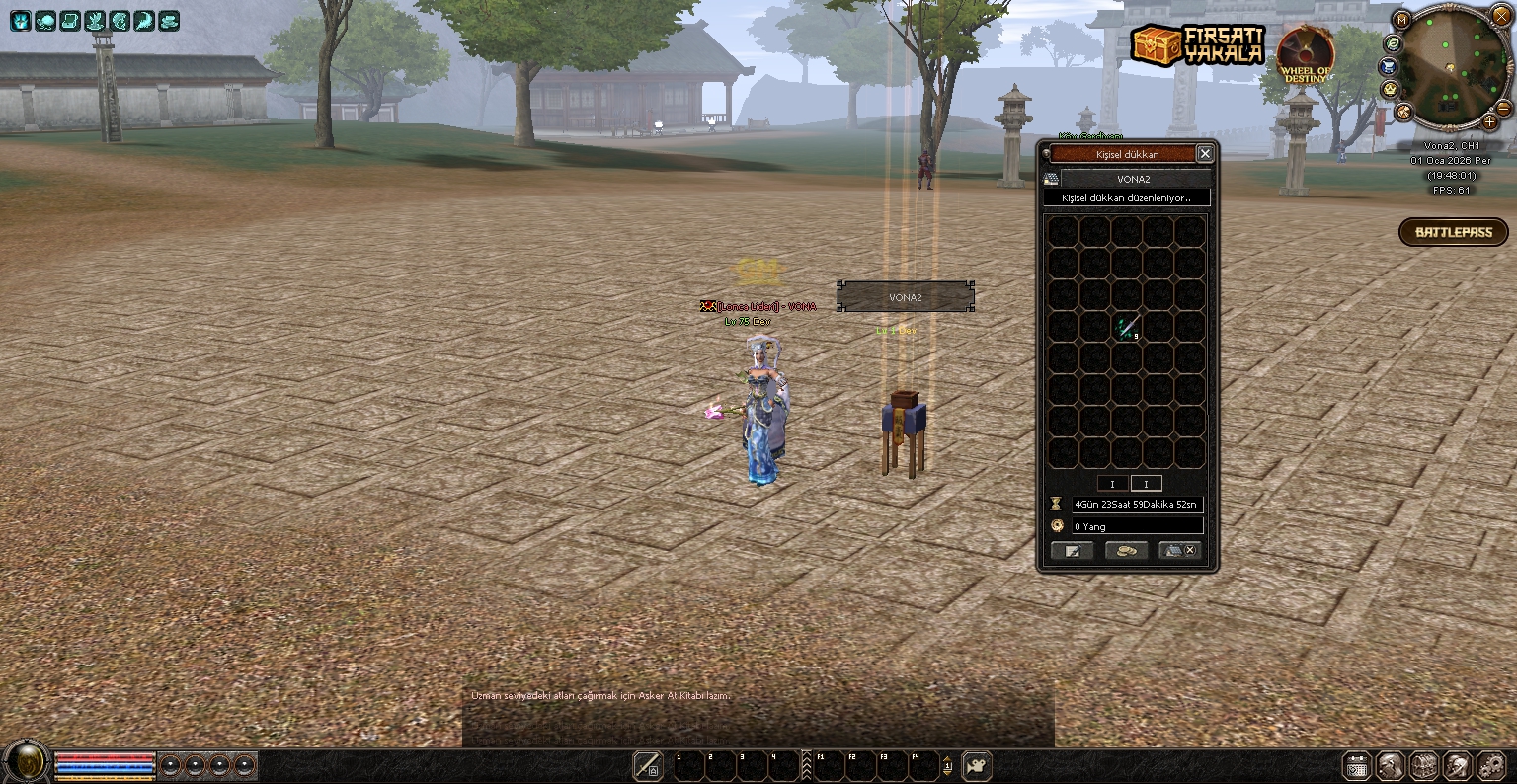Open the settings gear in the bottom bar
The image size is (1517, 784).
pos(1489,765)
